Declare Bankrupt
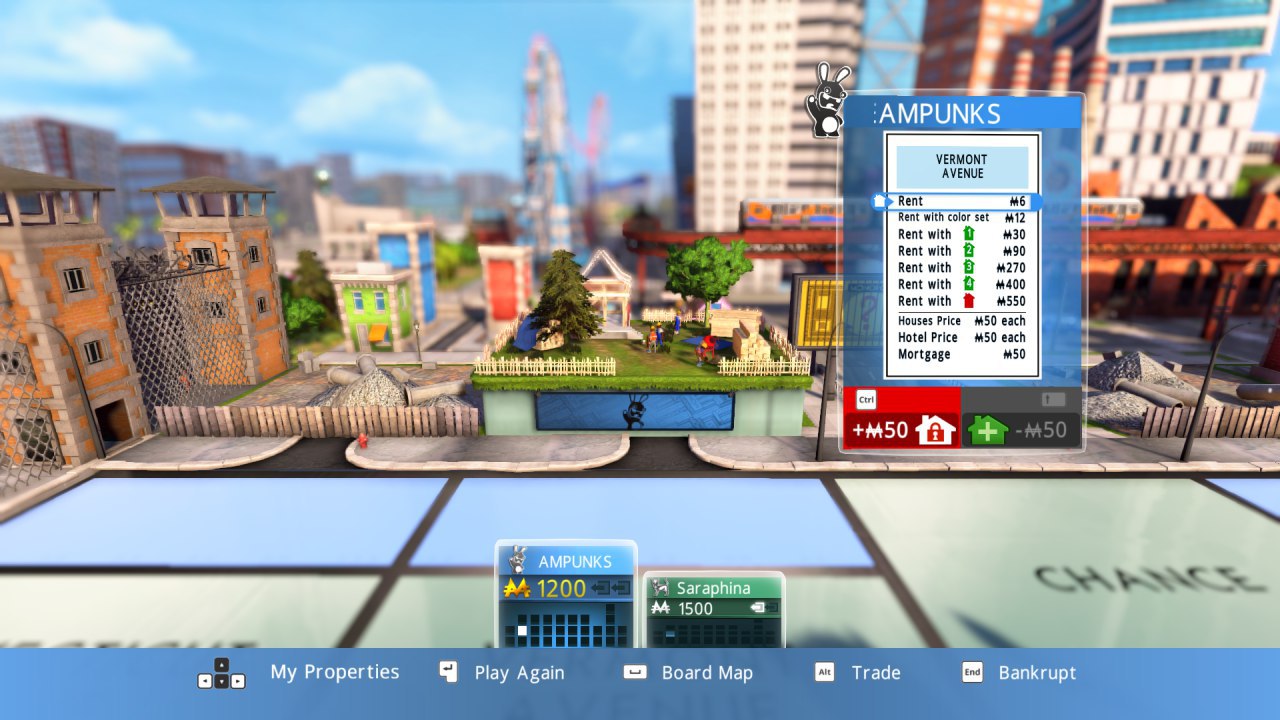1280x720 pixels. click(x=1037, y=673)
